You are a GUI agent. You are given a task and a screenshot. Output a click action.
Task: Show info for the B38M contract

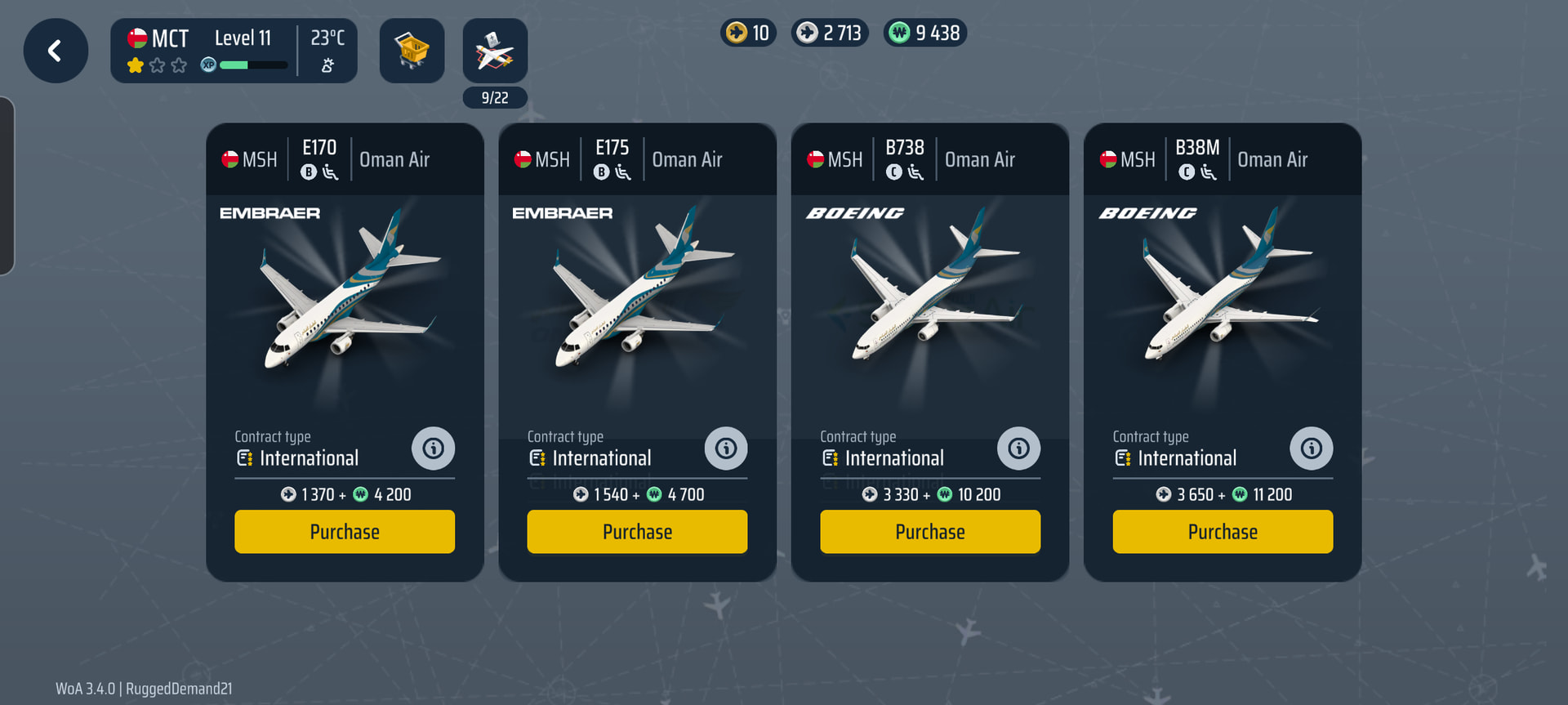(x=1311, y=448)
